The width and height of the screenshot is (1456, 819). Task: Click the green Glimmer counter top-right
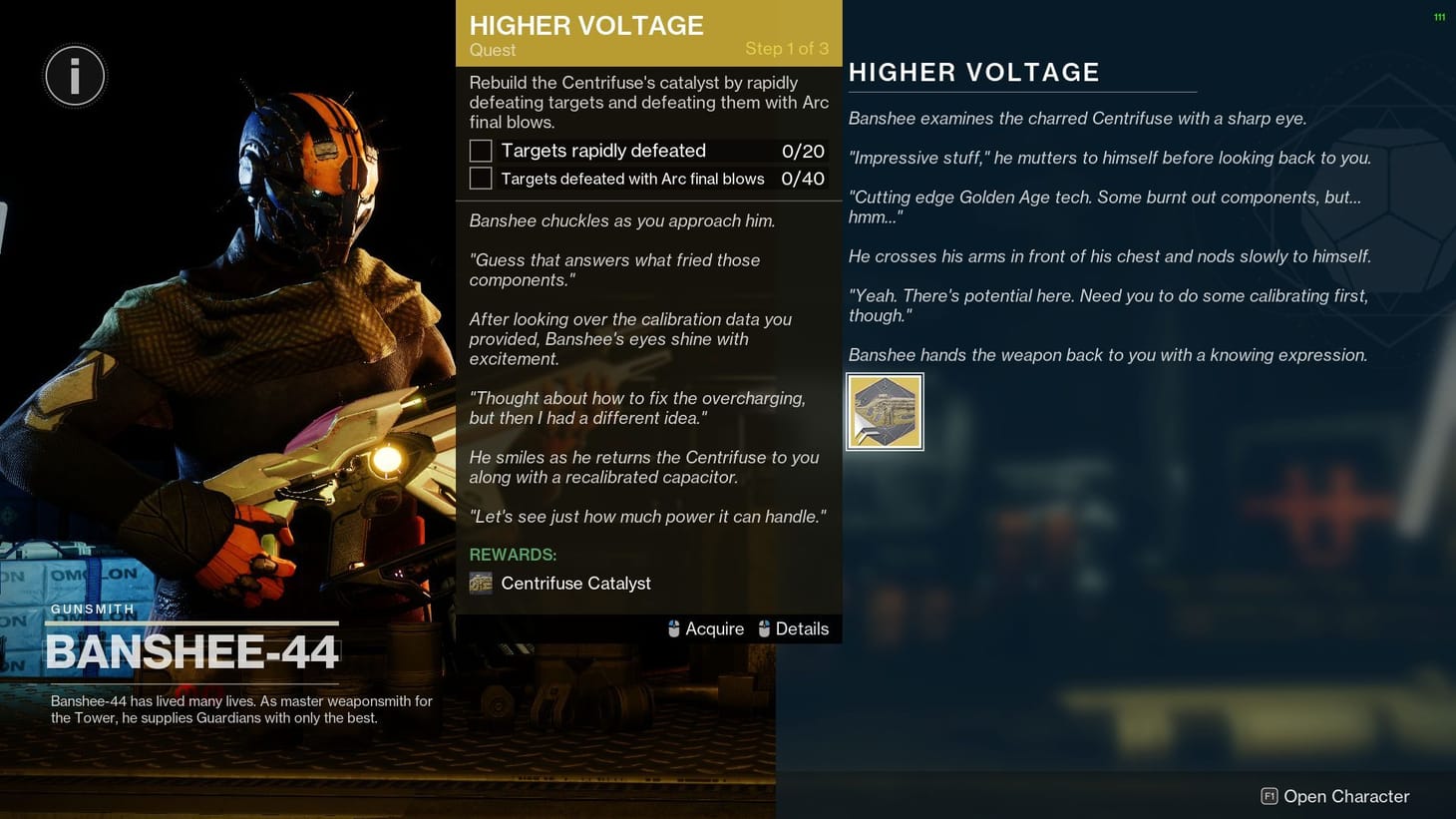click(x=1437, y=16)
